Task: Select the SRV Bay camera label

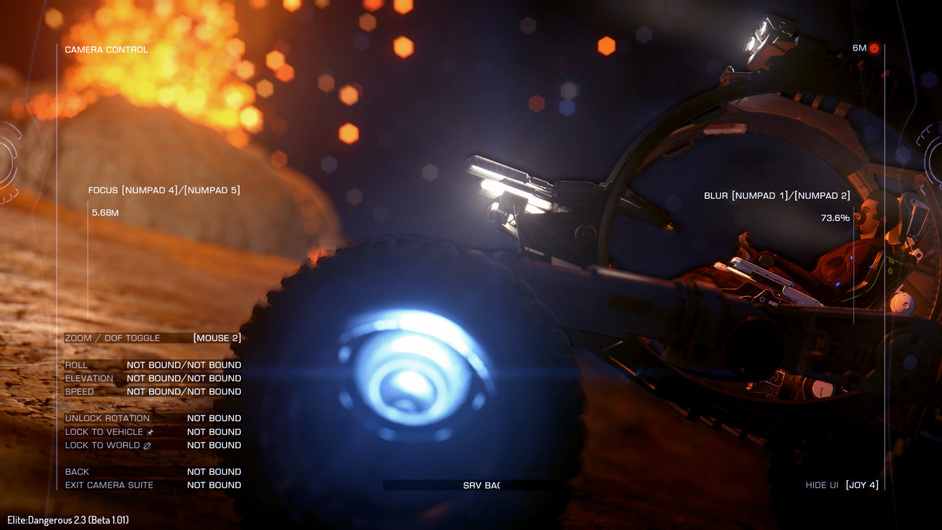Action: pyautogui.click(x=481, y=485)
